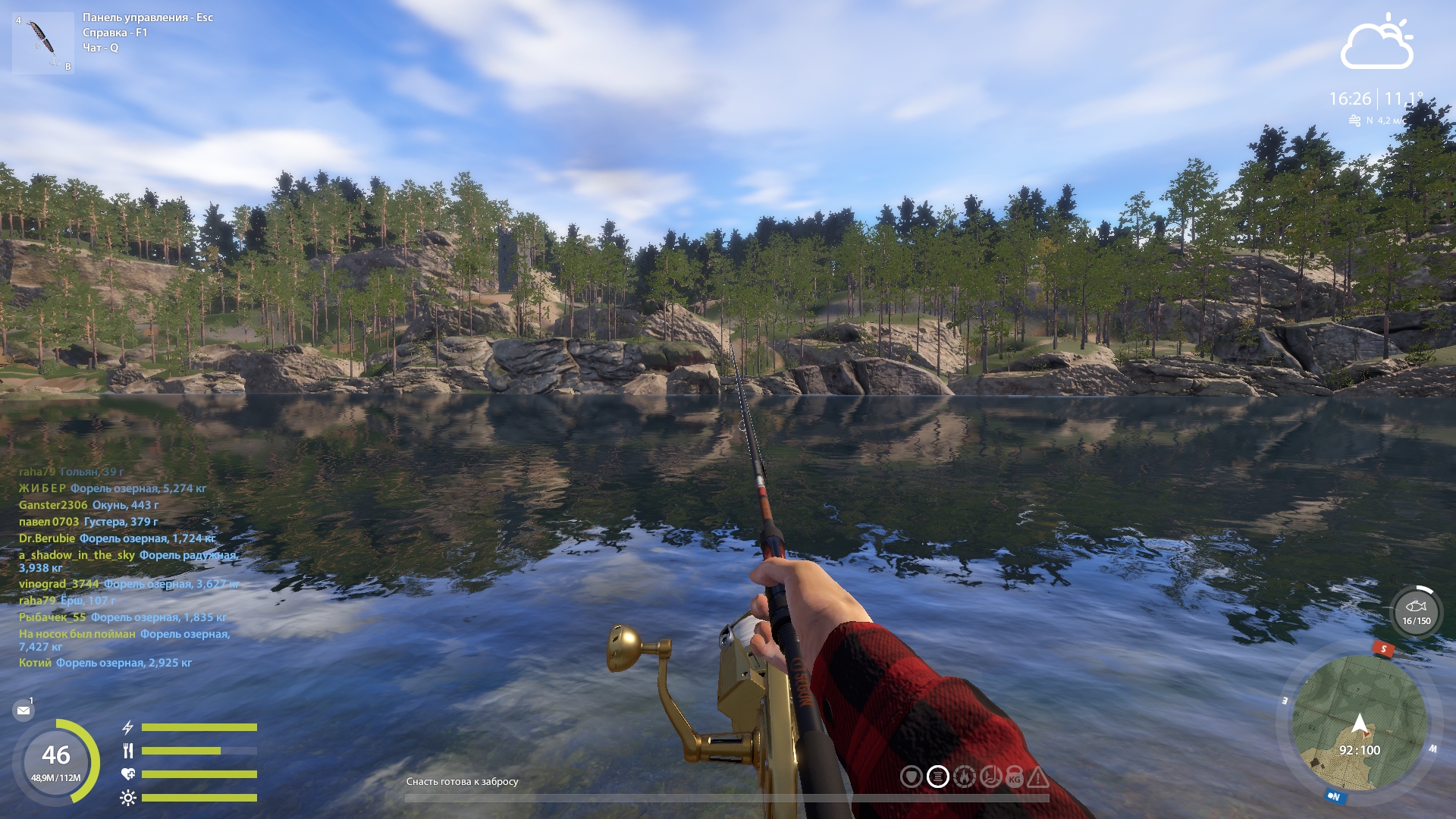Select Dr.Berubie's lake trout chat entry
The width and height of the screenshot is (1456, 819).
click(117, 538)
